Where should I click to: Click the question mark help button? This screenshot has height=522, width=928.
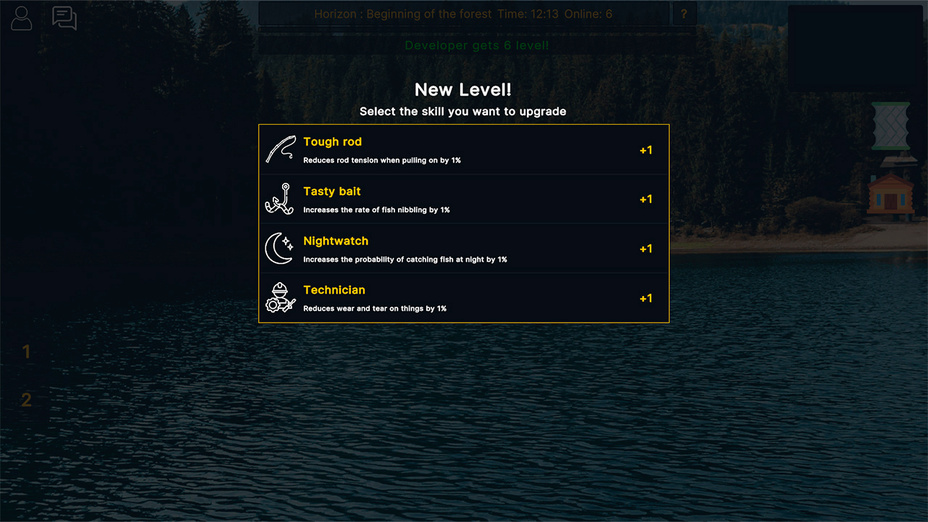pyautogui.click(x=684, y=14)
